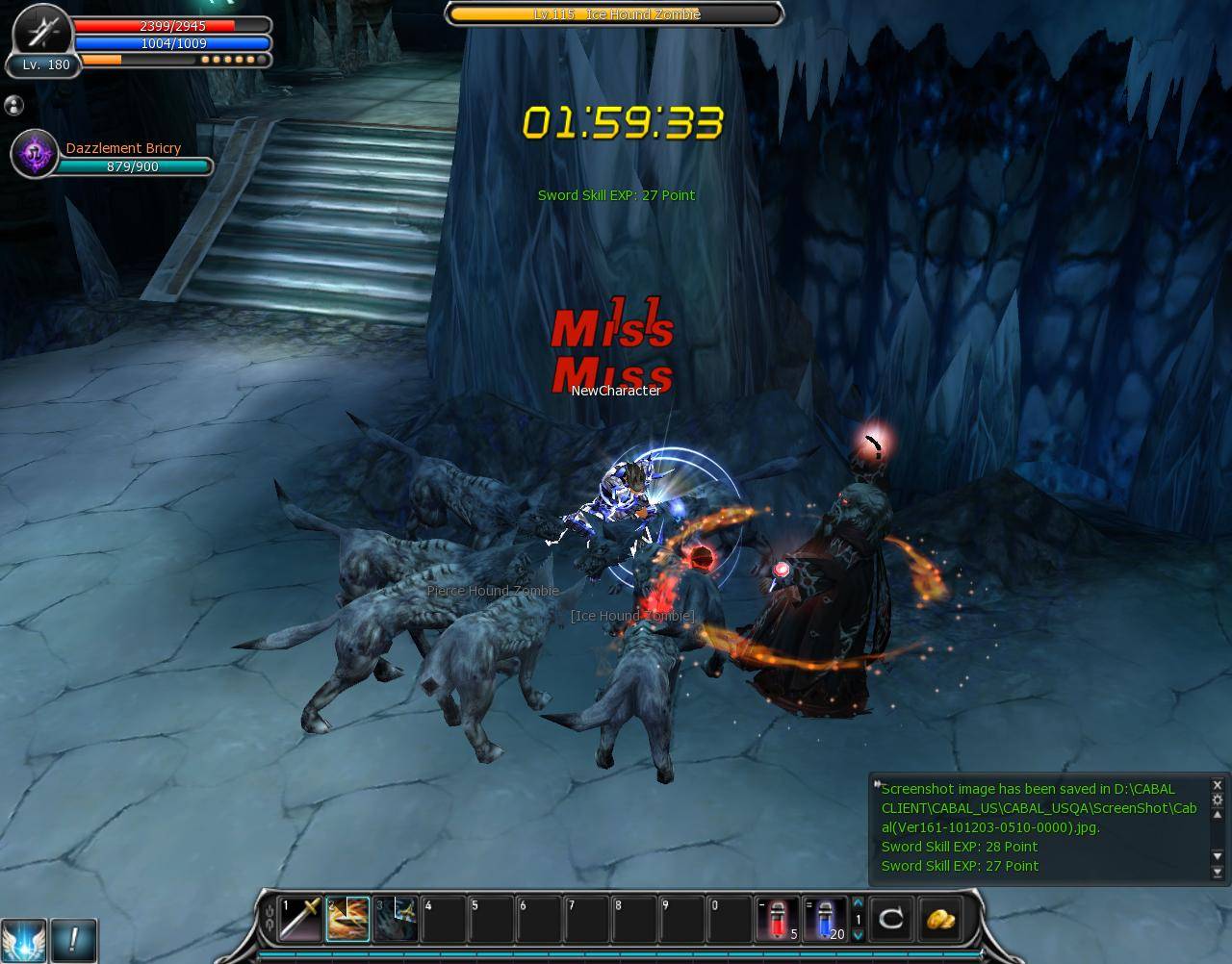This screenshot has width=1232, height=964.
Task: Click the winged emblem button
Action: tap(23, 939)
